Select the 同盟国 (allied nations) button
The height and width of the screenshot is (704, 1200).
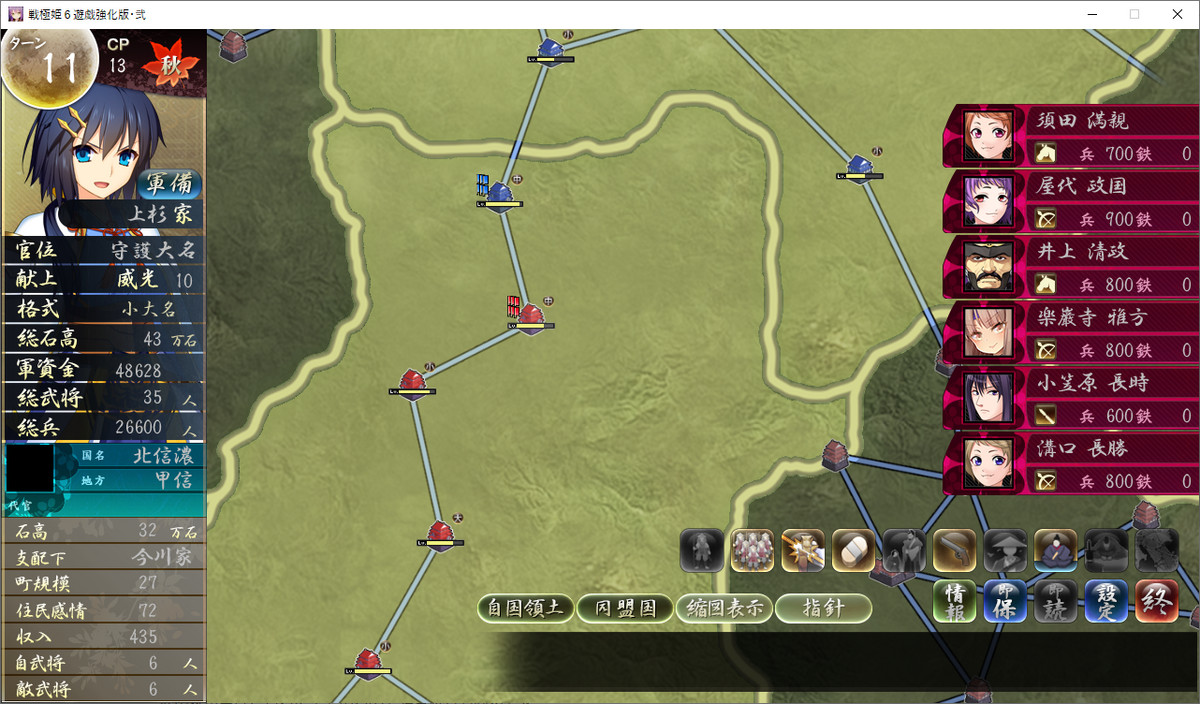point(626,608)
